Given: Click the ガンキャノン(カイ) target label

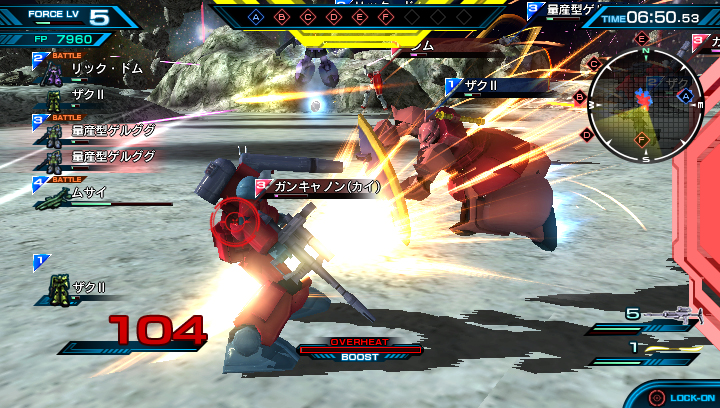Looking at the screenshot, I should (320, 187).
